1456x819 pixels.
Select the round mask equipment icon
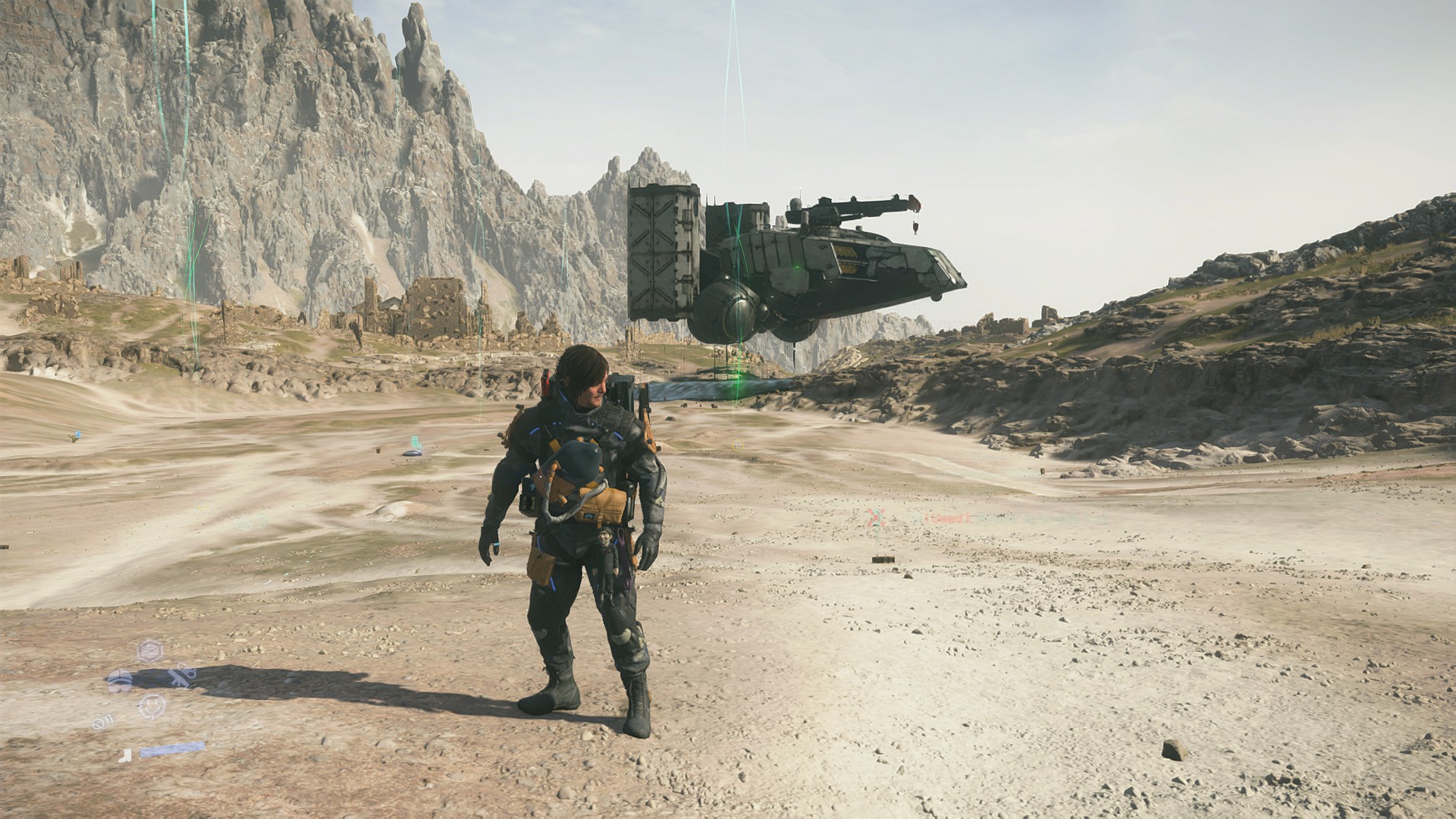coord(119,680)
